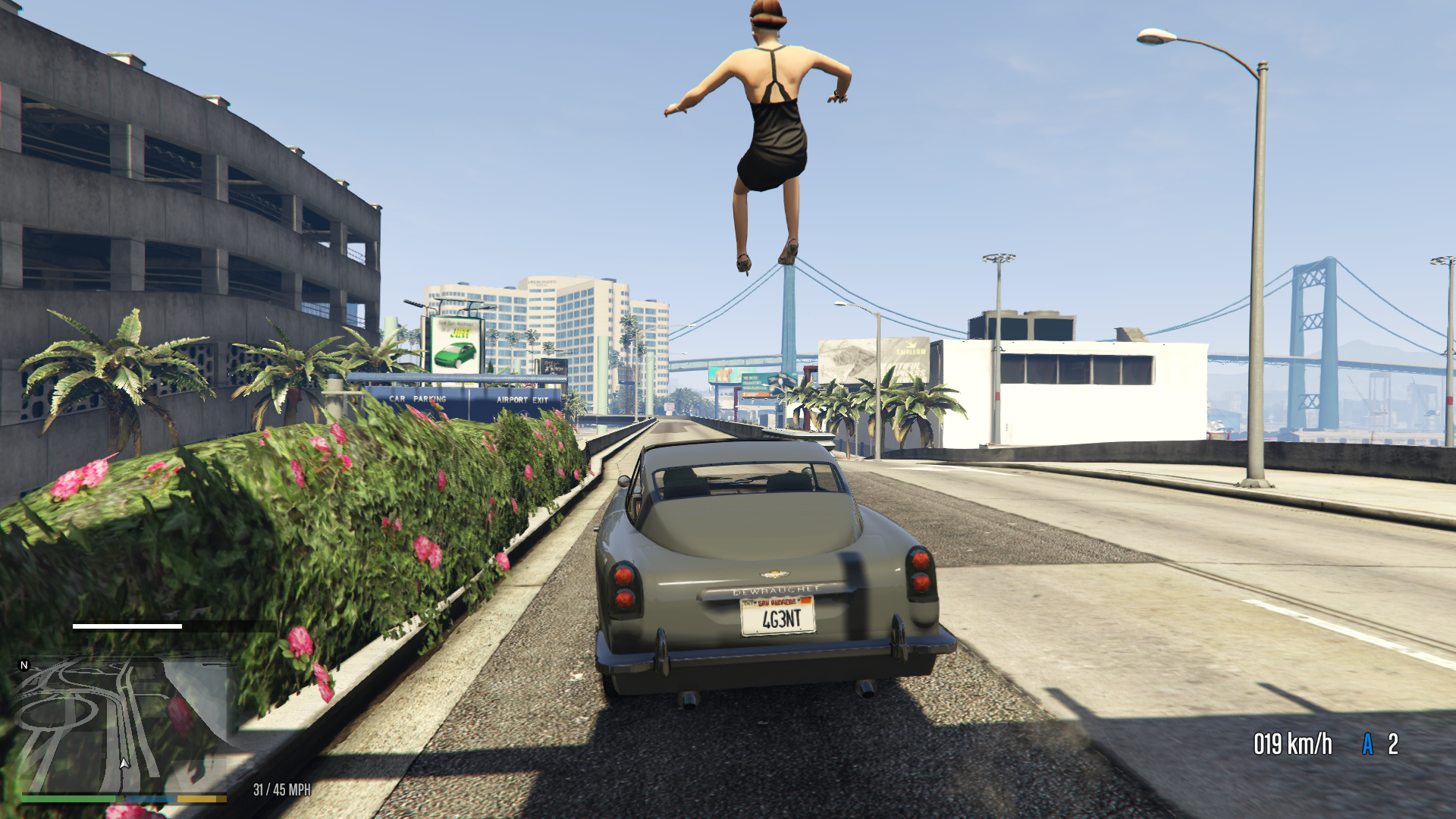The height and width of the screenshot is (819, 1456).
Task: Click the player arrow on the minimap
Action: tap(124, 763)
